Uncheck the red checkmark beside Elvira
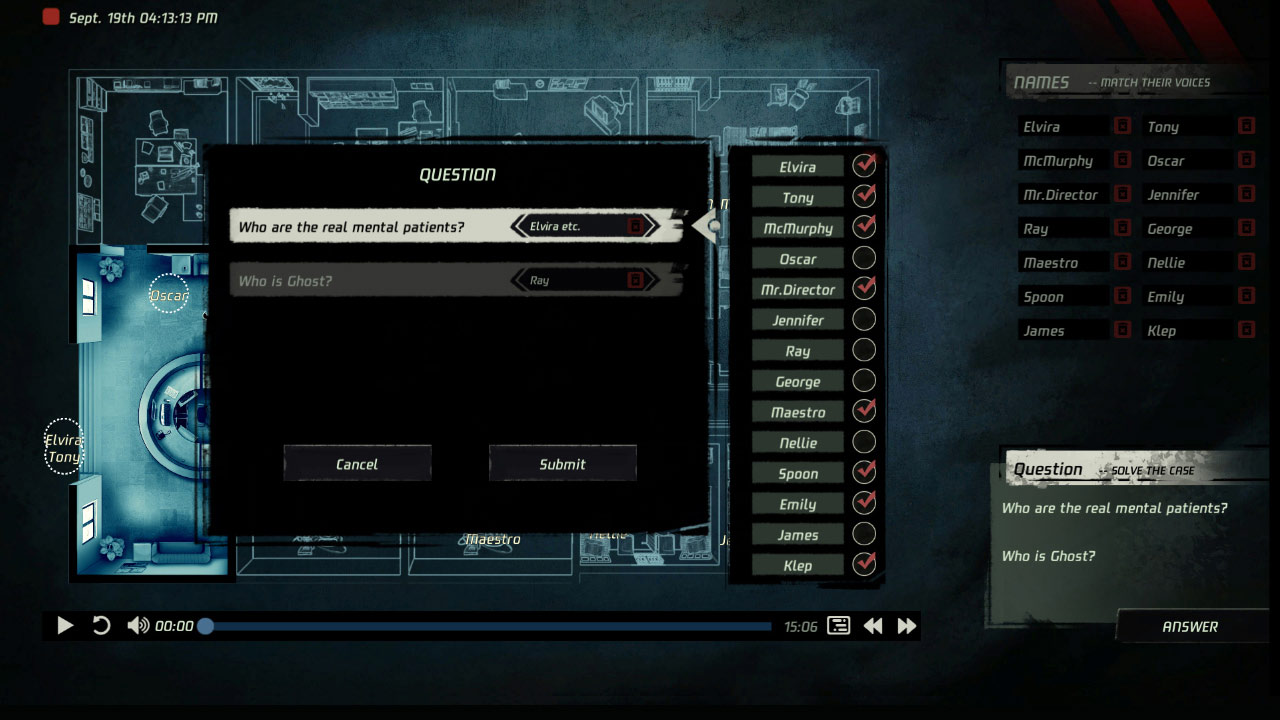The height and width of the screenshot is (720, 1280). [863, 166]
